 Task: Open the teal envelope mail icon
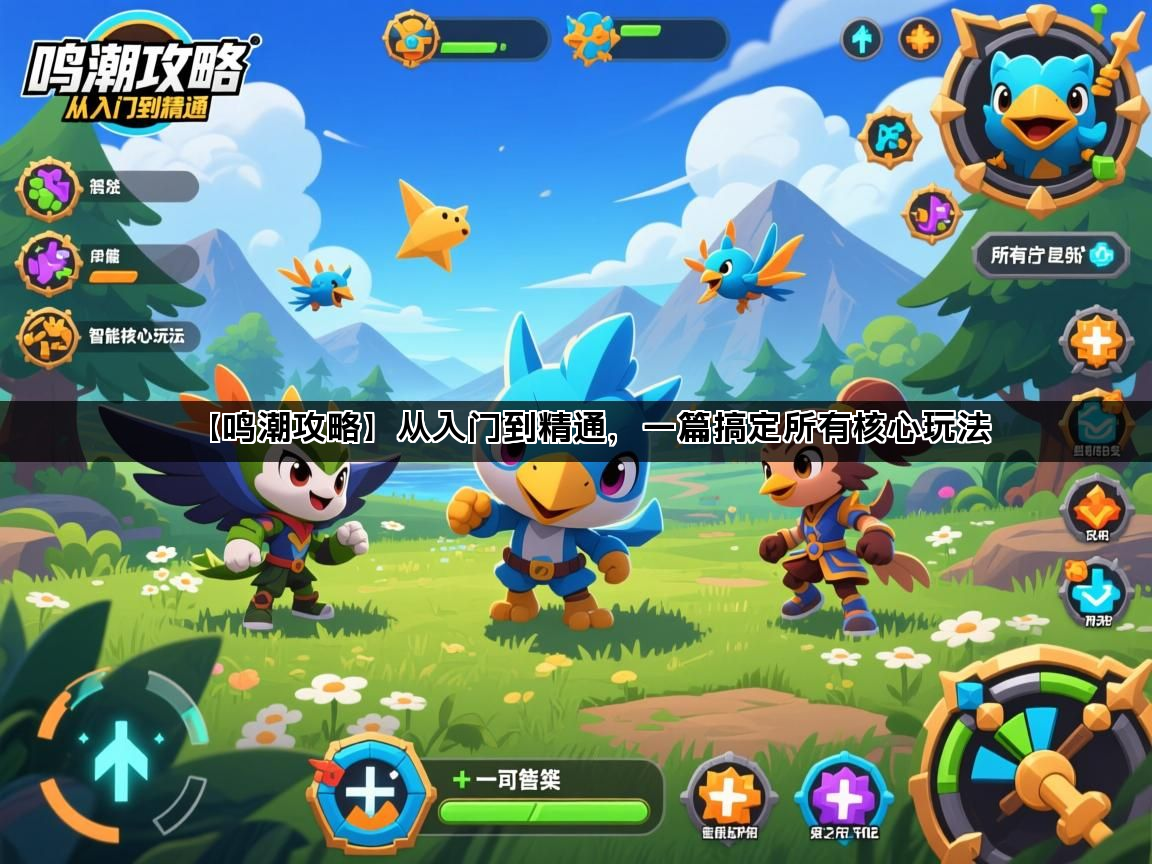(x=1095, y=424)
